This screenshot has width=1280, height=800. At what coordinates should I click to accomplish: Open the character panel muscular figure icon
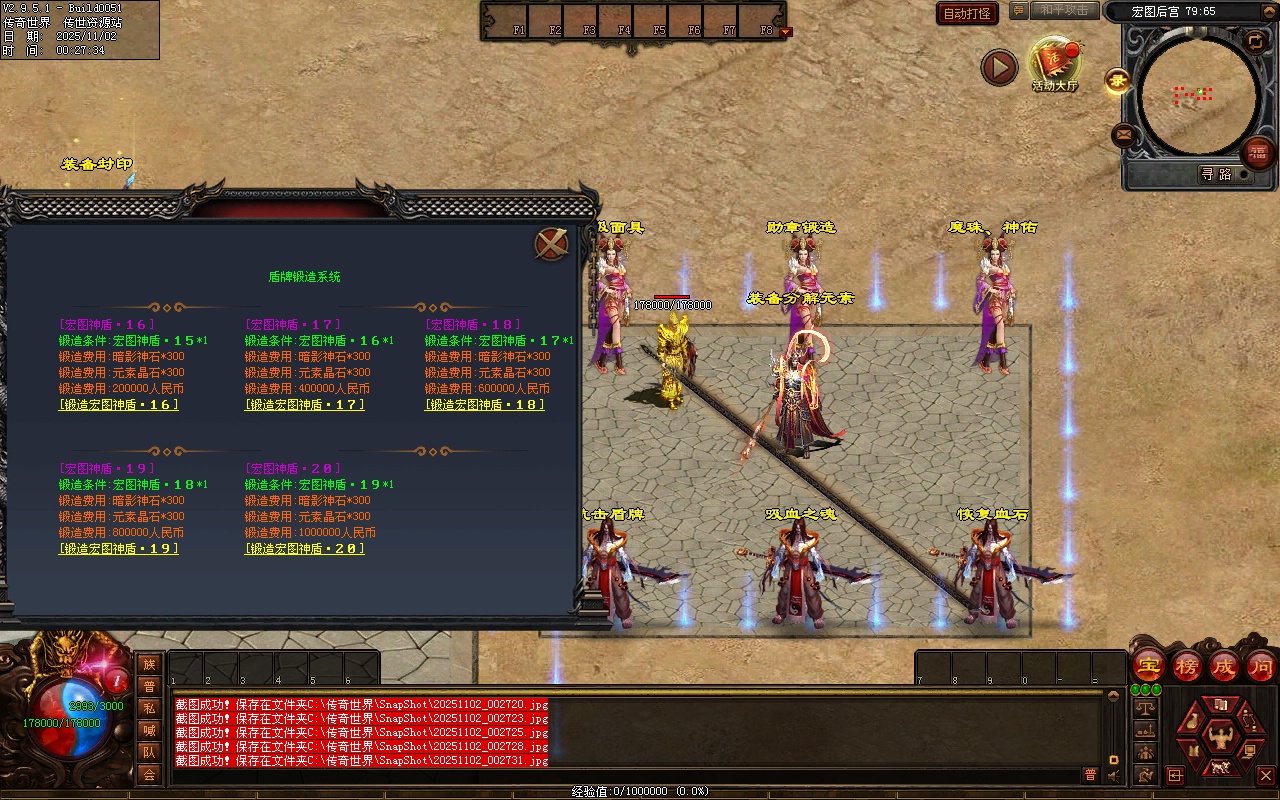[1219, 735]
